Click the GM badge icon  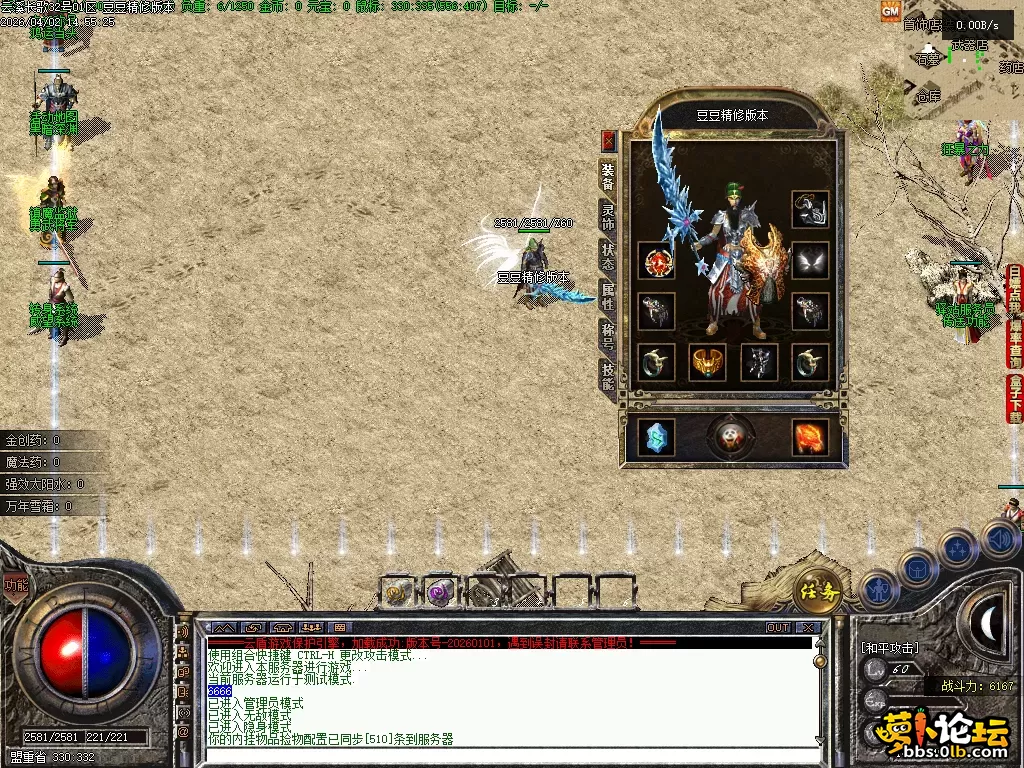click(889, 10)
